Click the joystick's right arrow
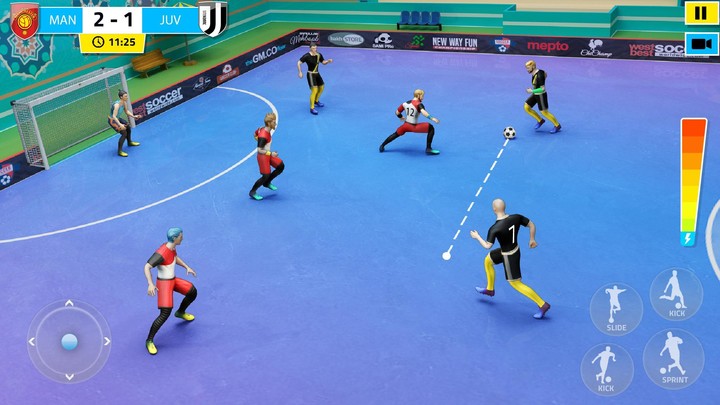The width and height of the screenshot is (720, 405). [105, 342]
